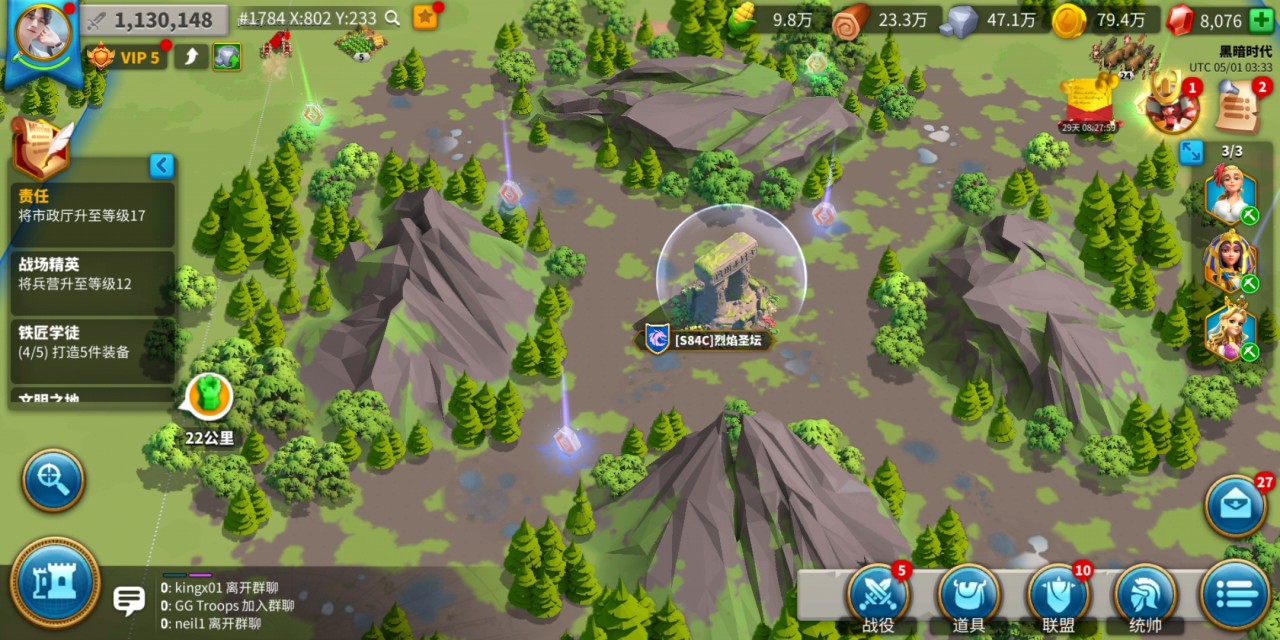
Task: Open the 战役 campaign menu
Action: click(877, 598)
